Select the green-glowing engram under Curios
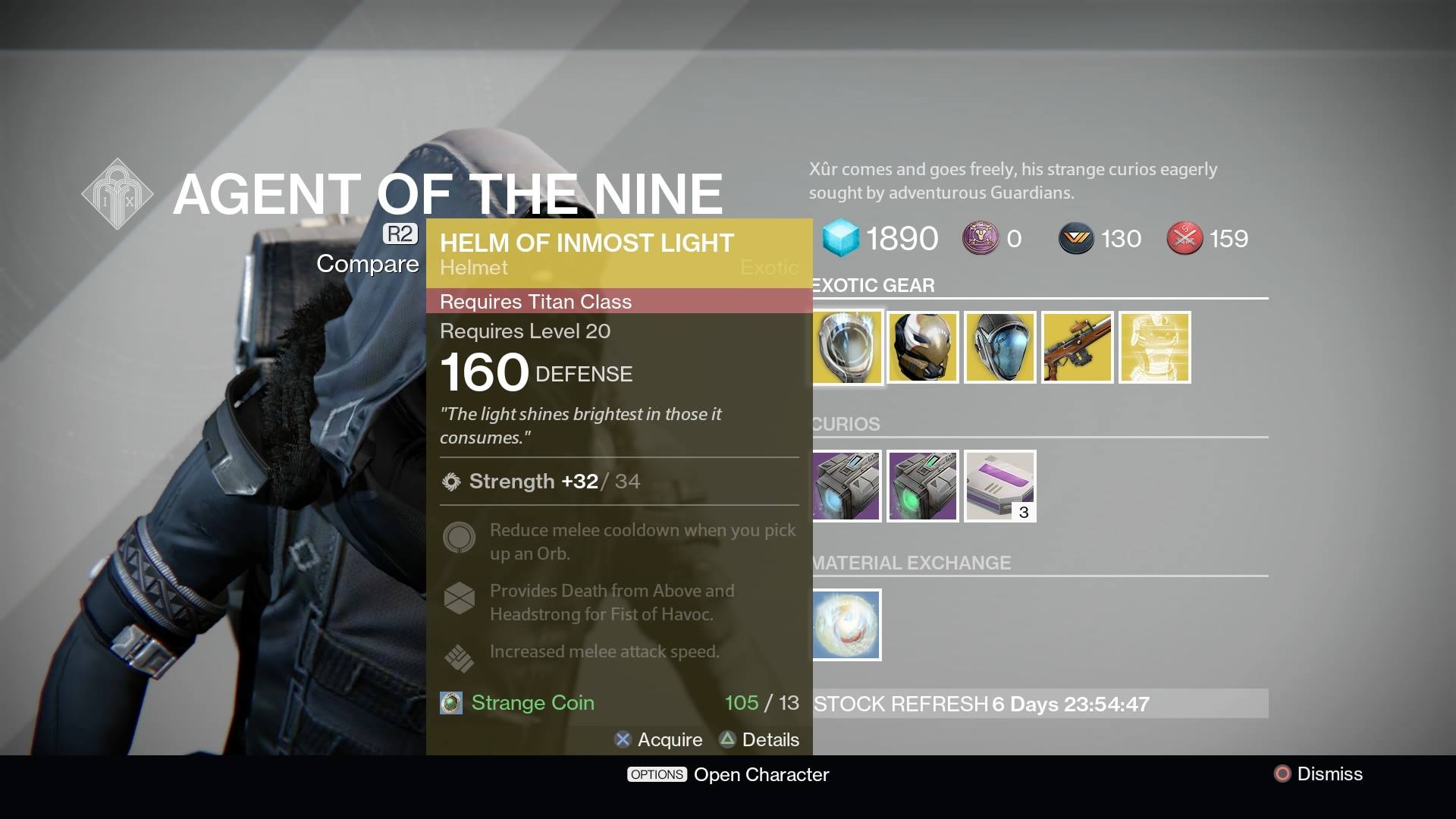This screenshot has height=819, width=1456. click(922, 486)
